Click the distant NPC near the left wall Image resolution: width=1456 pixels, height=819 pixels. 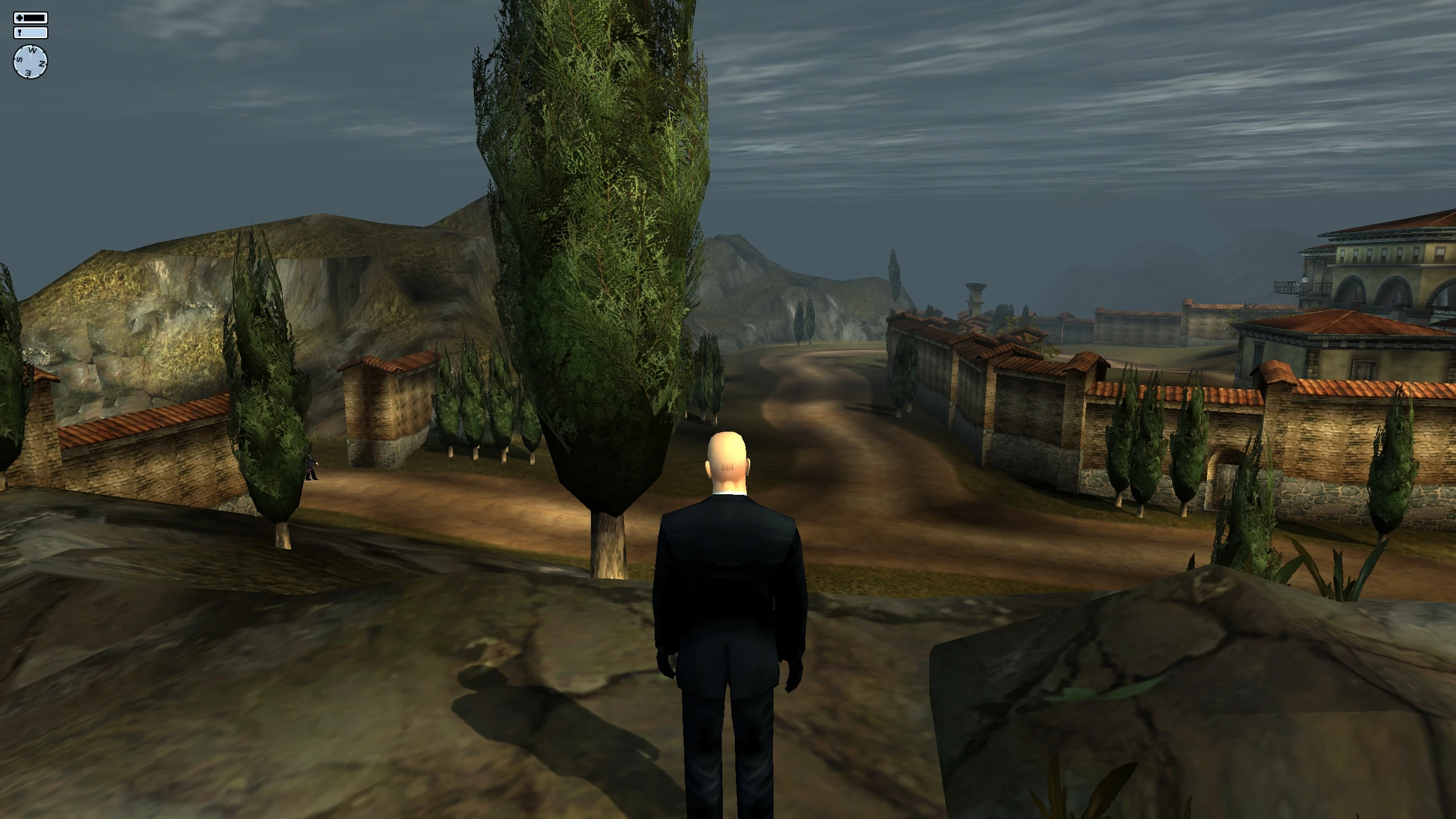[x=311, y=468]
